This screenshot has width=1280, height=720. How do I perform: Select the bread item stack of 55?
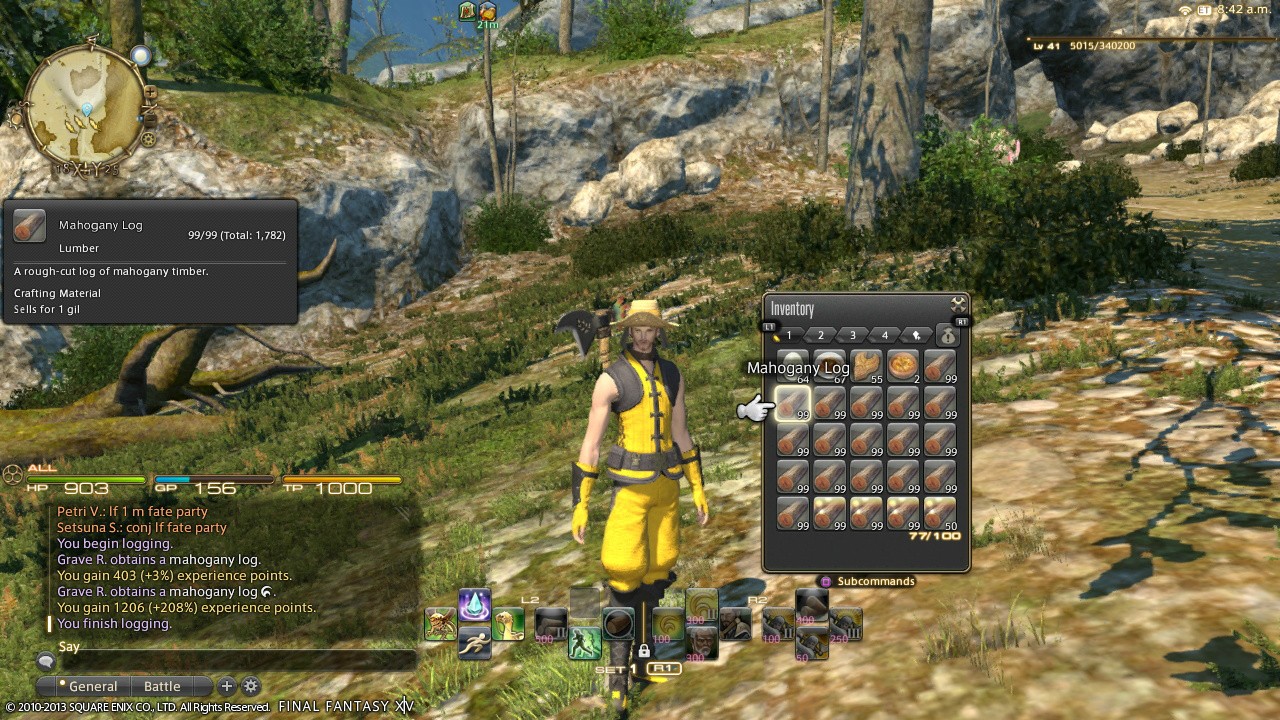pyautogui.click(x=866, y=367)
